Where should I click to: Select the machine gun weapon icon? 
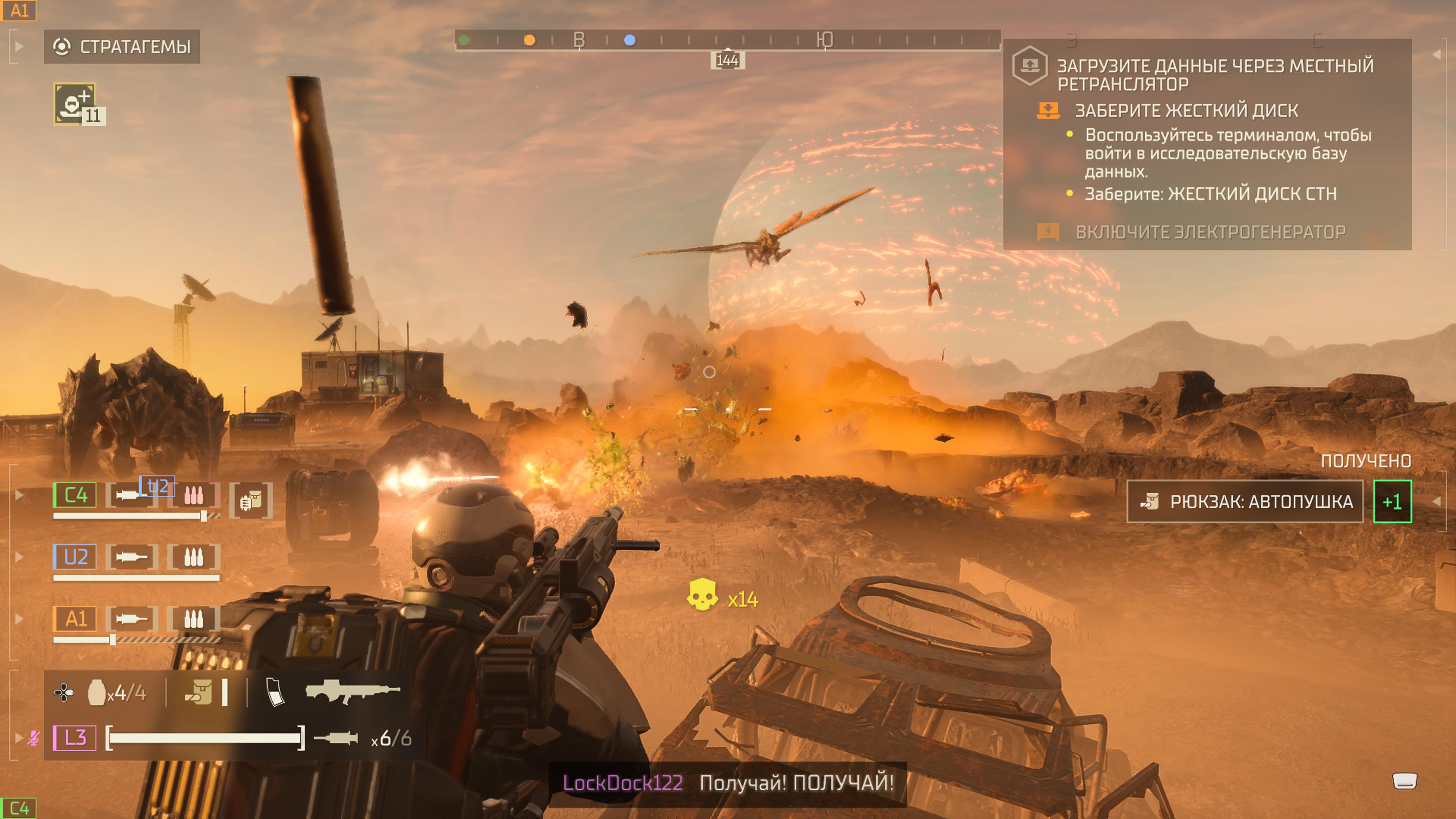(x=352, y=691)
